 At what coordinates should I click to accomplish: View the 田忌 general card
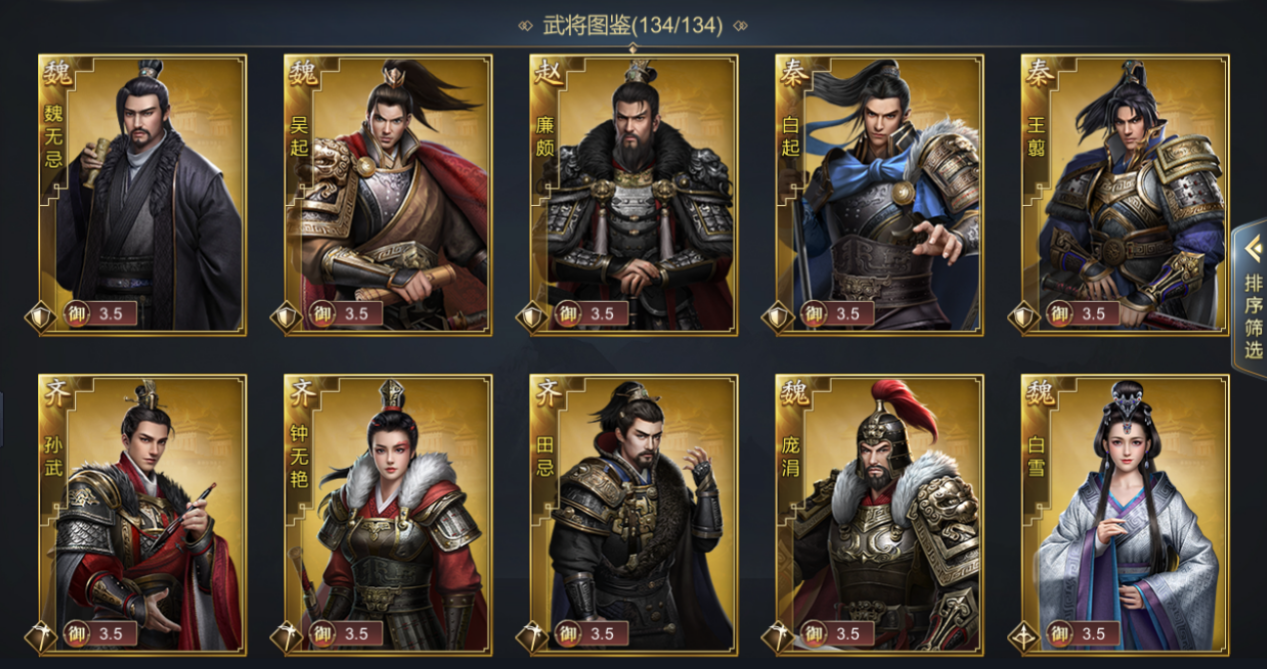point(634,514)
